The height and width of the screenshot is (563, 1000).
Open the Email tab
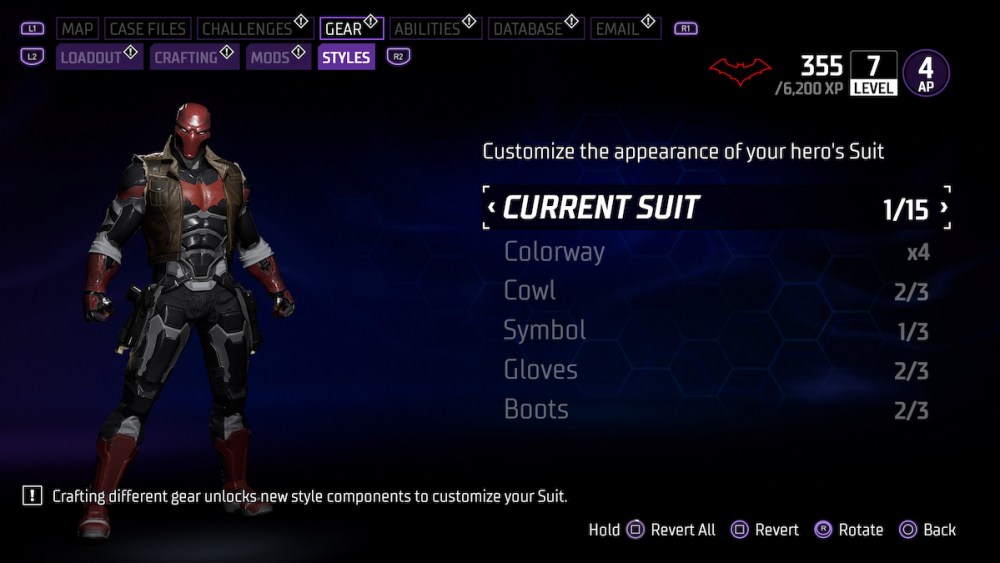coord(617,29)
